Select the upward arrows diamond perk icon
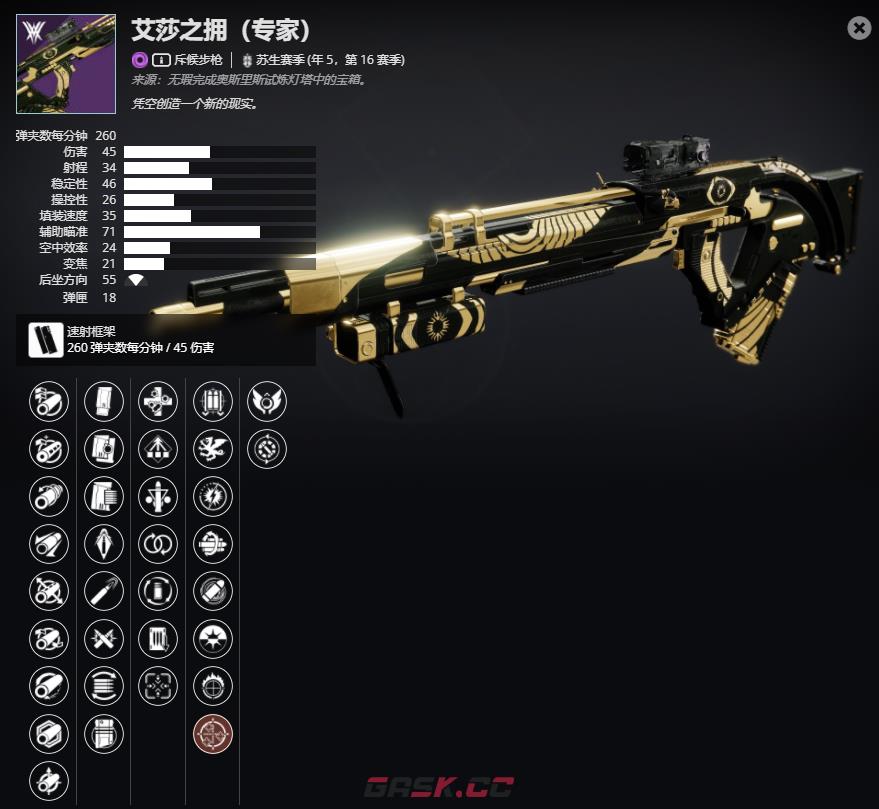 [158, 448]
